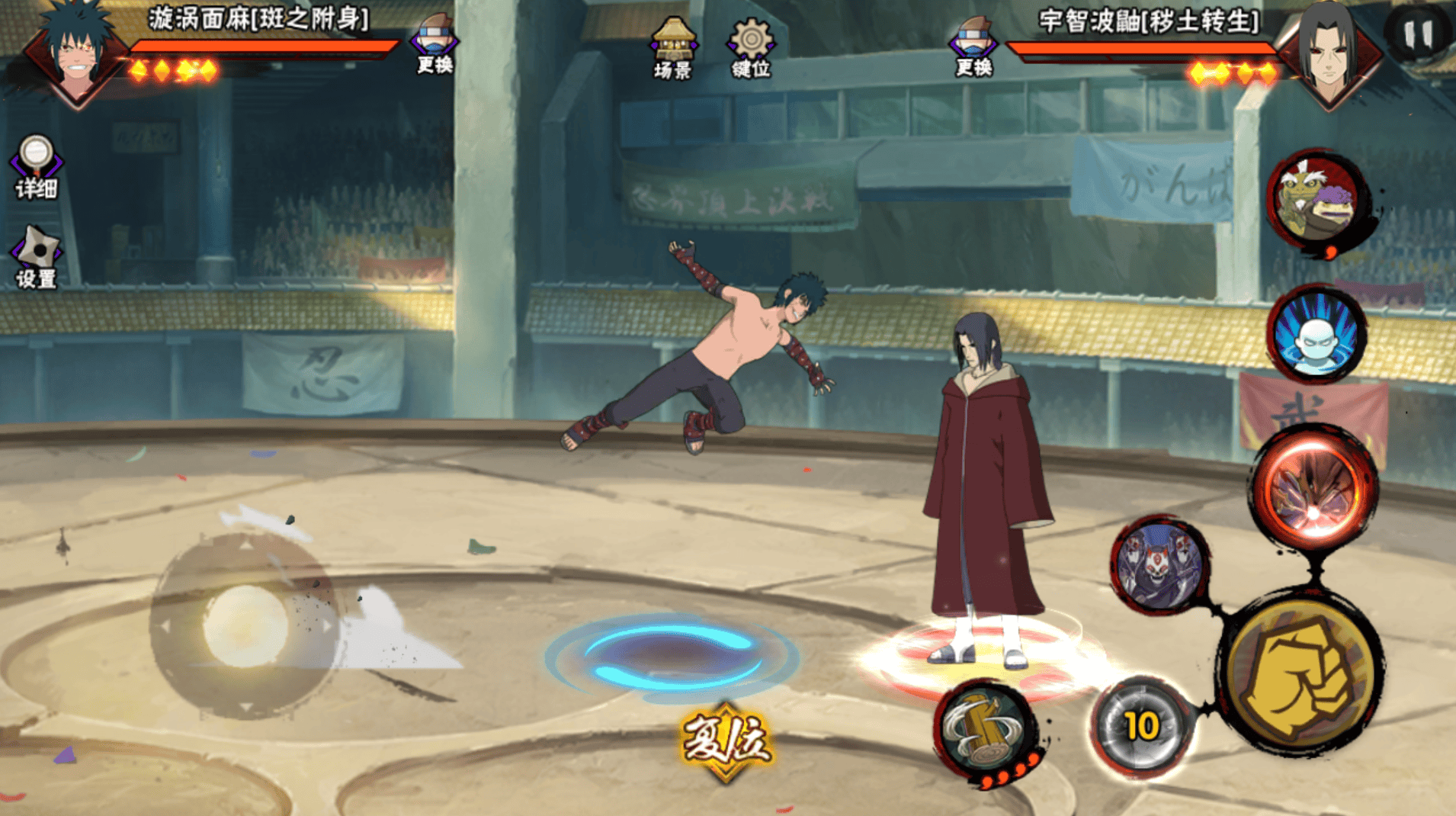Show the 详细 details panel

pyautogui.click(x=36, y=166)
